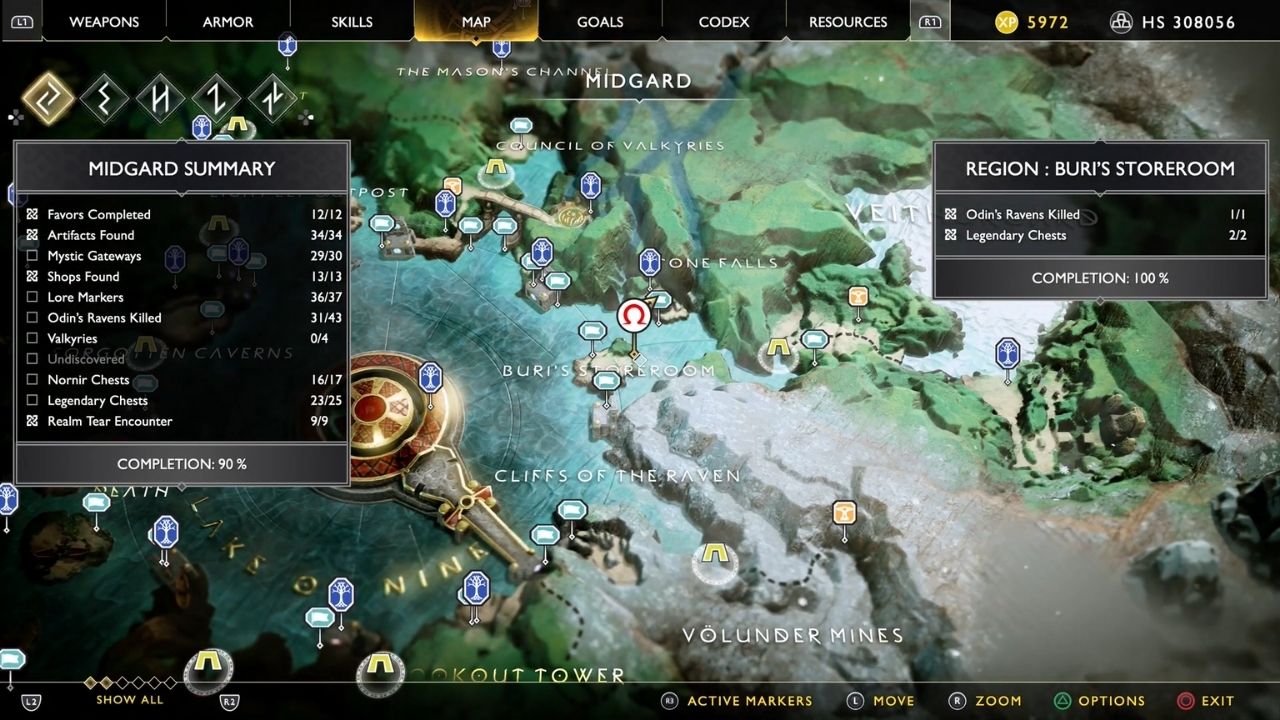Go to the Goals tab
1280x720 pixels.
point(600,22)
